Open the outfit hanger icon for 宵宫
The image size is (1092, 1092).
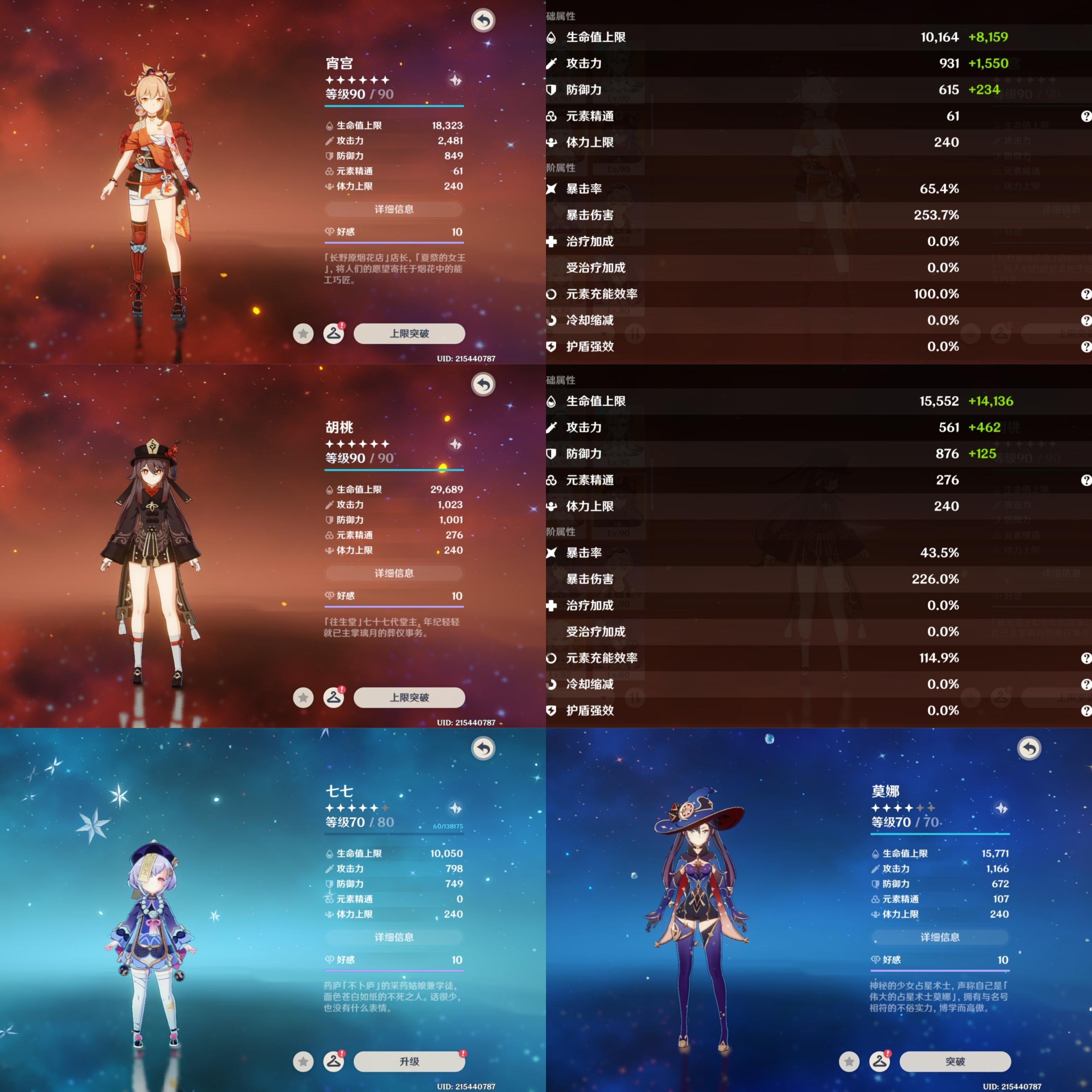(334, 334)
